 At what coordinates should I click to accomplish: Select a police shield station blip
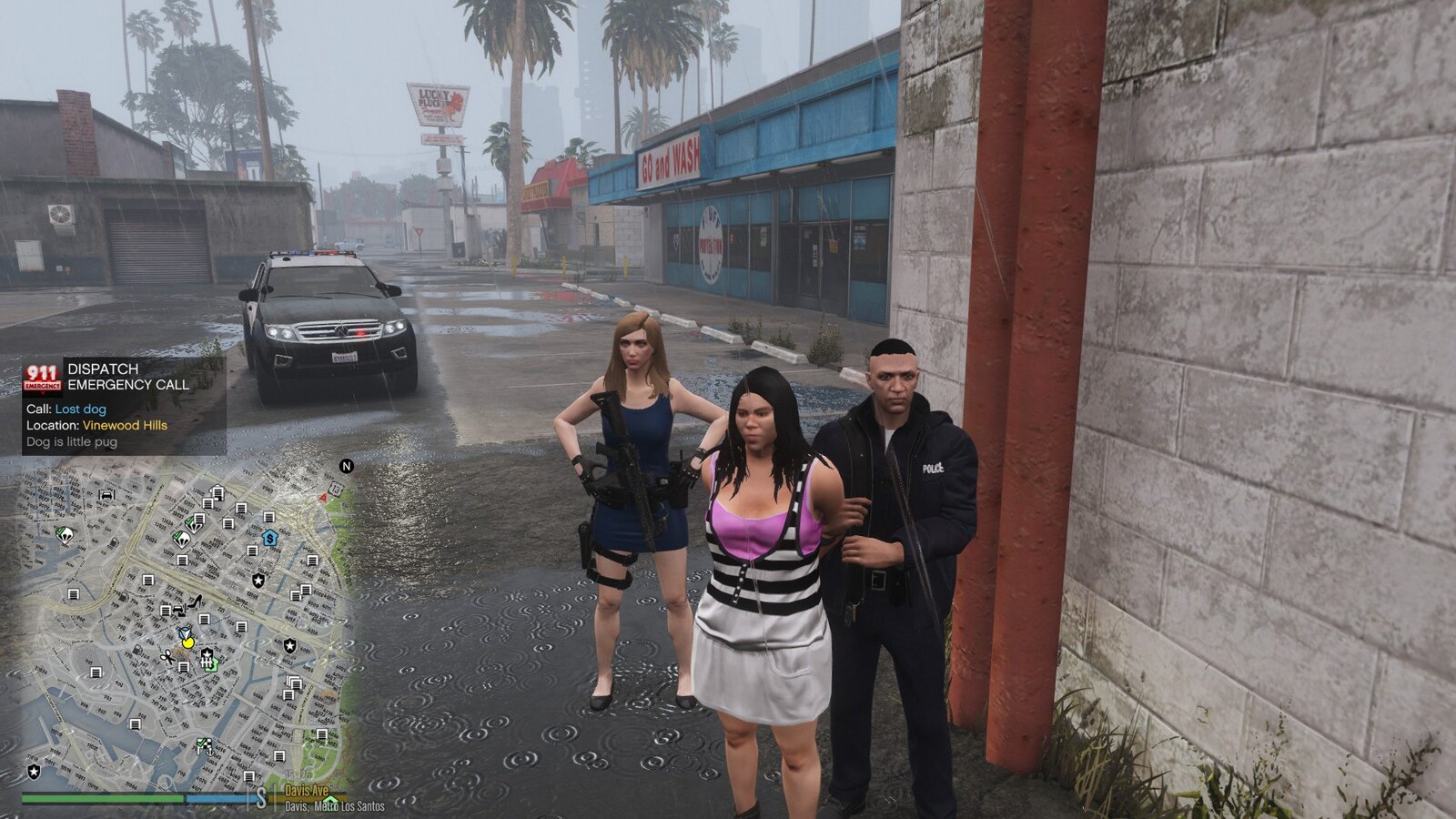(x=257, y=579)
